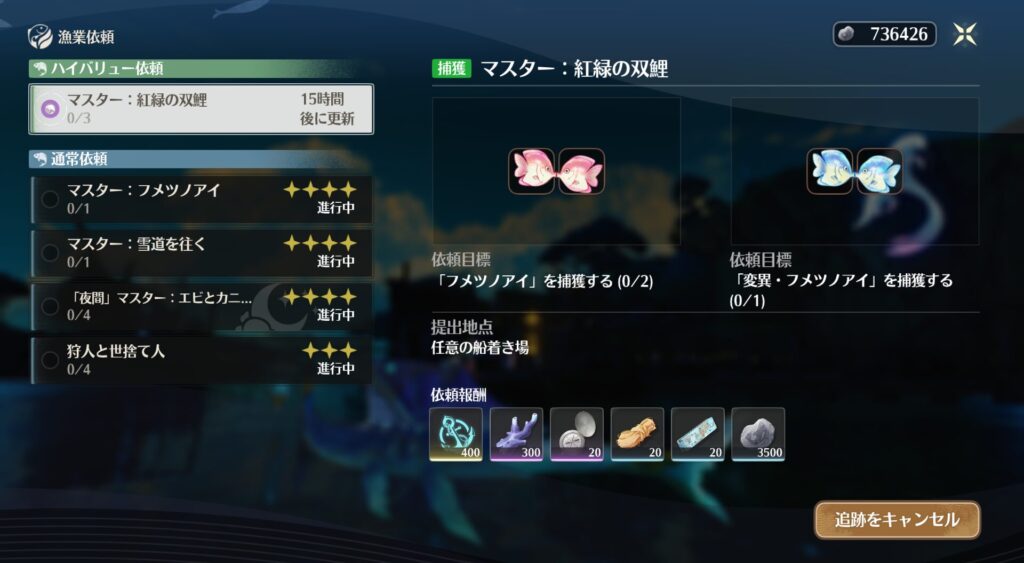The image size is (1024, 563).
Task: Select the 「夜間」マスター：エビとカニ request
Action: pos(202,305)
